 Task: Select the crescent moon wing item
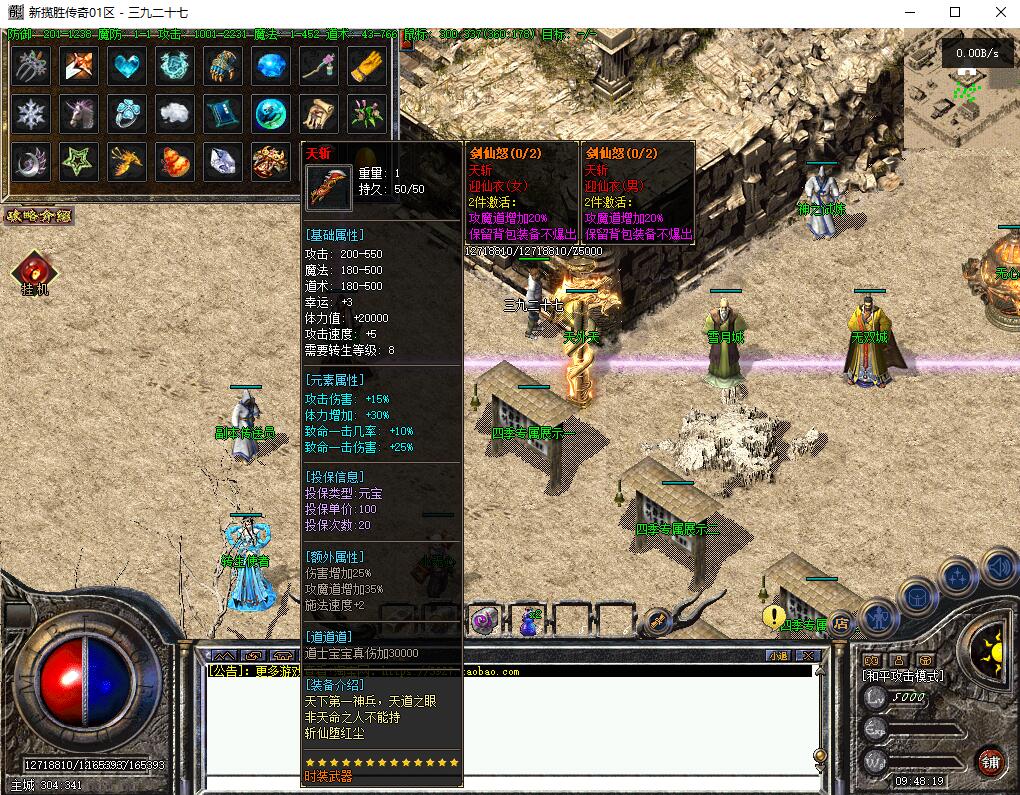pyautogui.click(x=32, y=161)
